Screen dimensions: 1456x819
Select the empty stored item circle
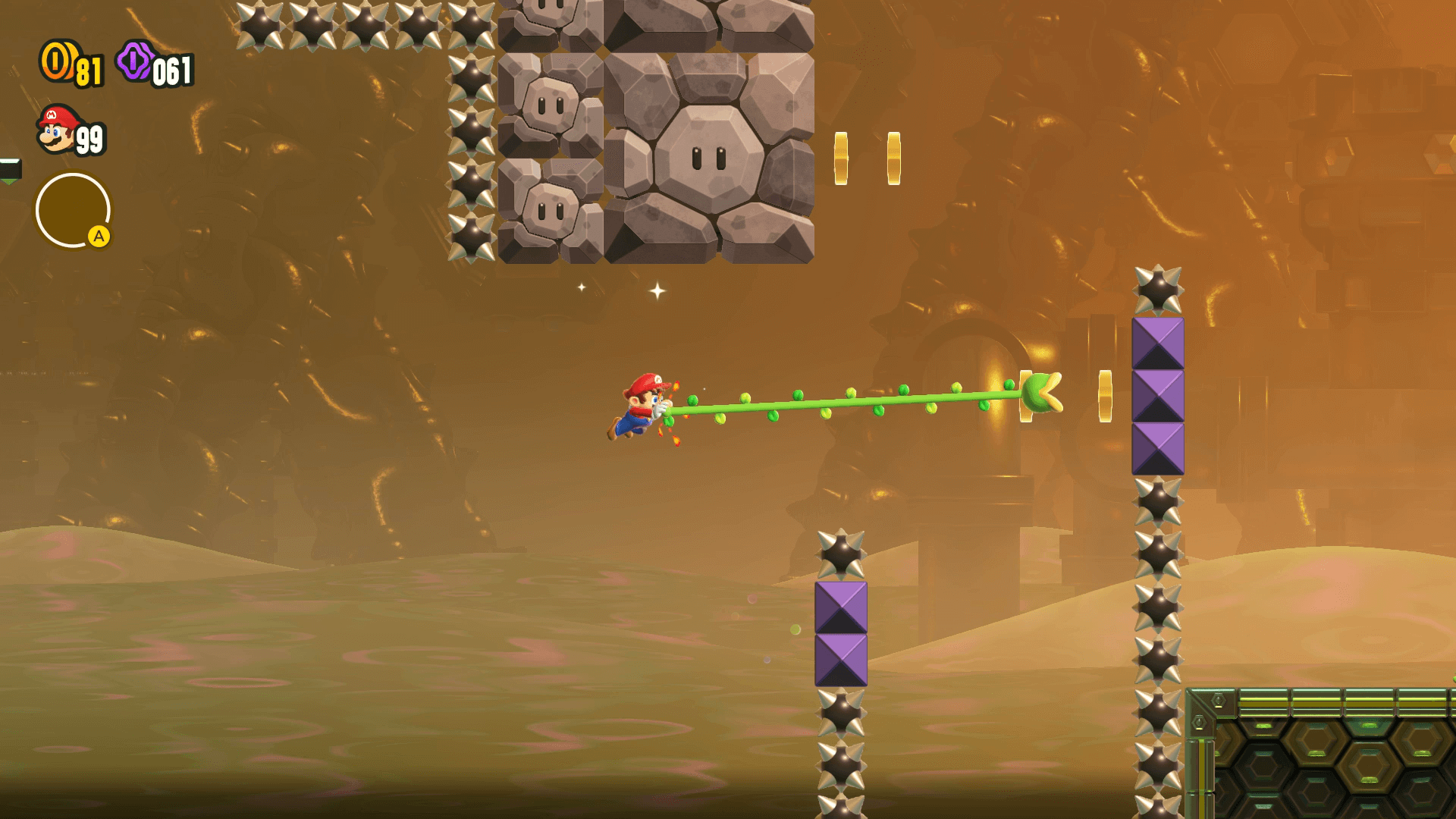pyautogui.click(x=73, y=210)
